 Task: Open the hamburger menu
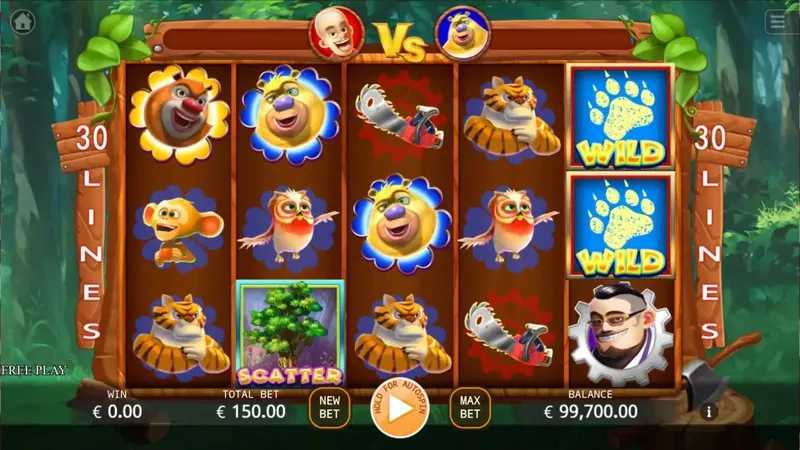coord(777,22)
